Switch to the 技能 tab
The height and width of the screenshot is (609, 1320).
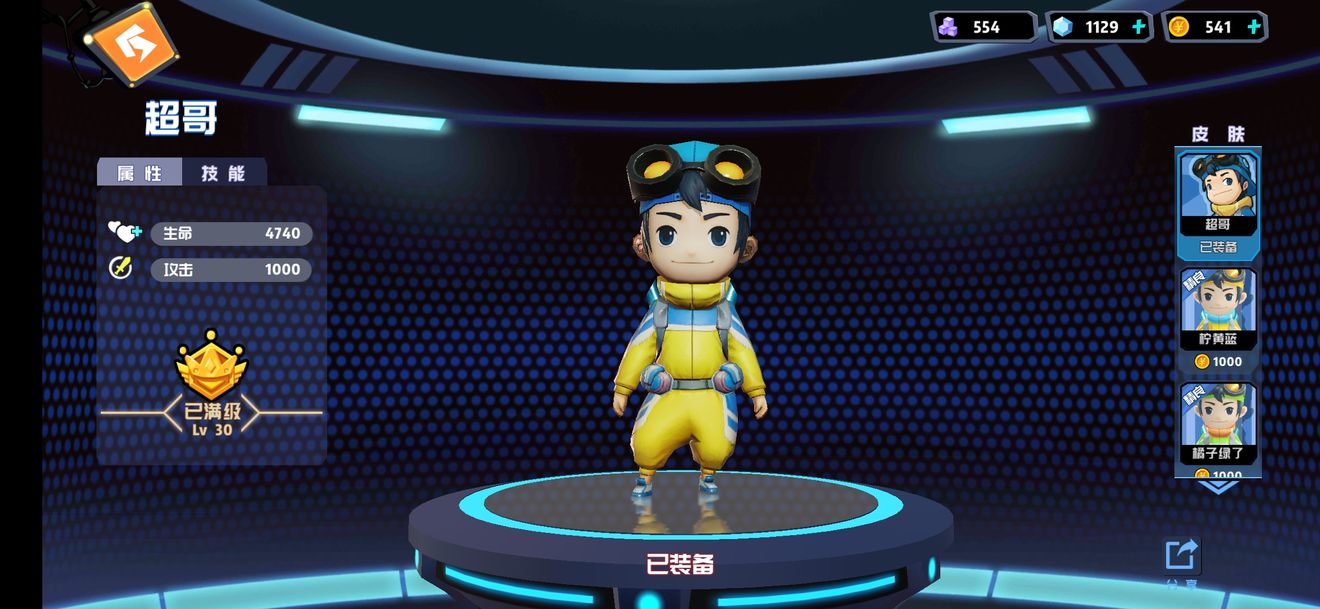click(223, 173)
